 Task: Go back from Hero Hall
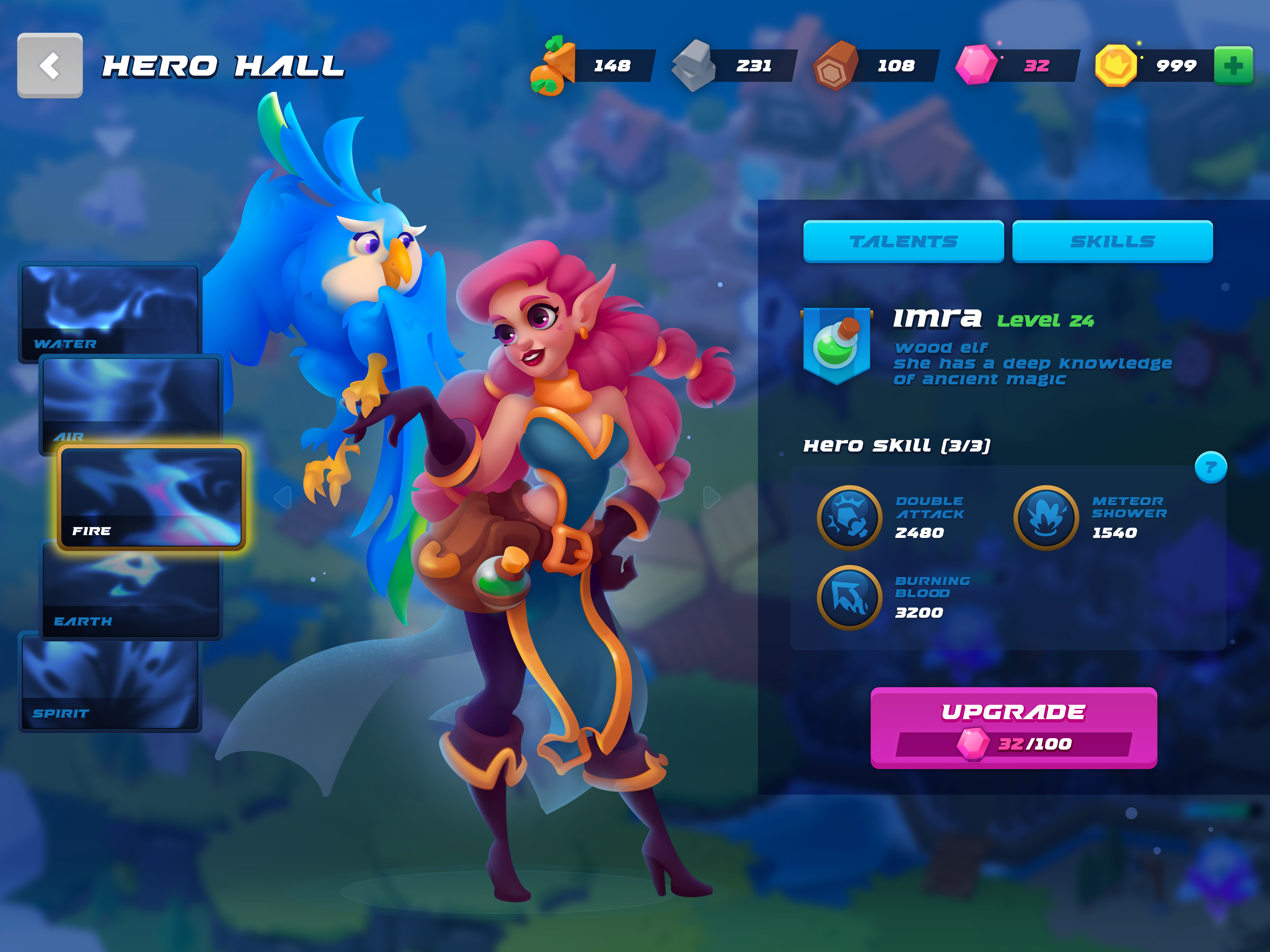50,65
